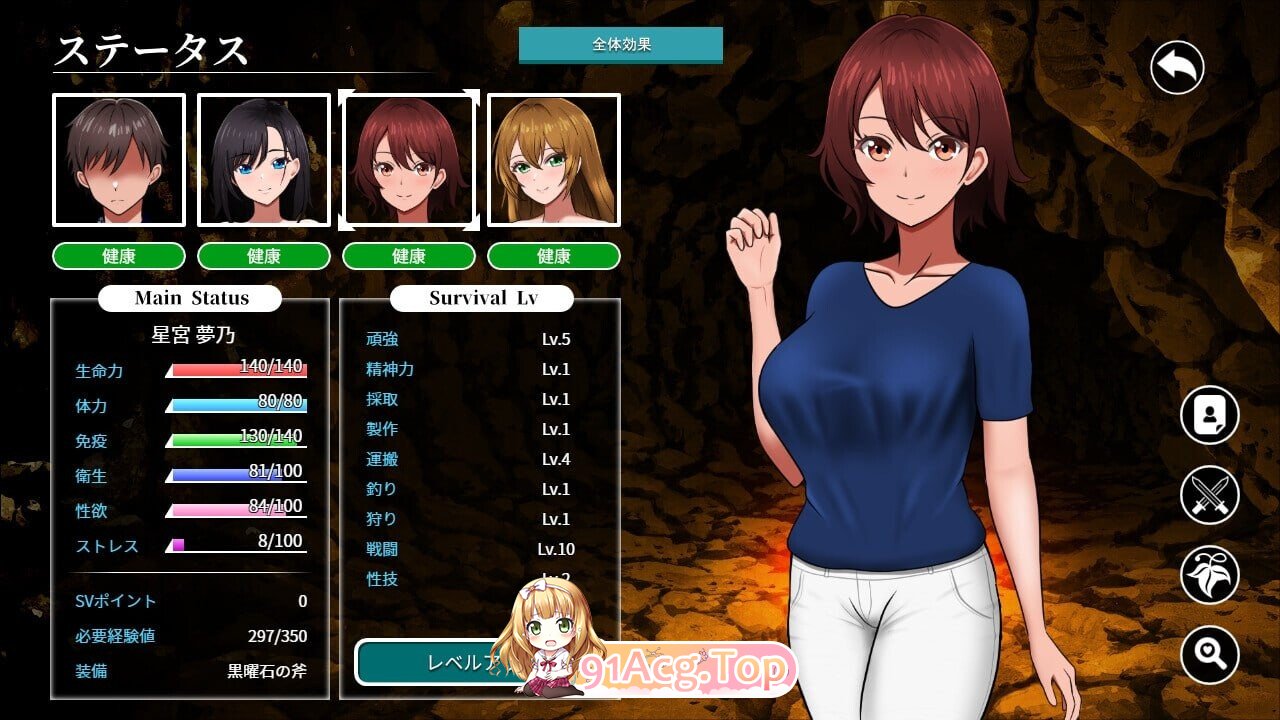Open the crossed swords equipment icon

tap(1209, 495)
